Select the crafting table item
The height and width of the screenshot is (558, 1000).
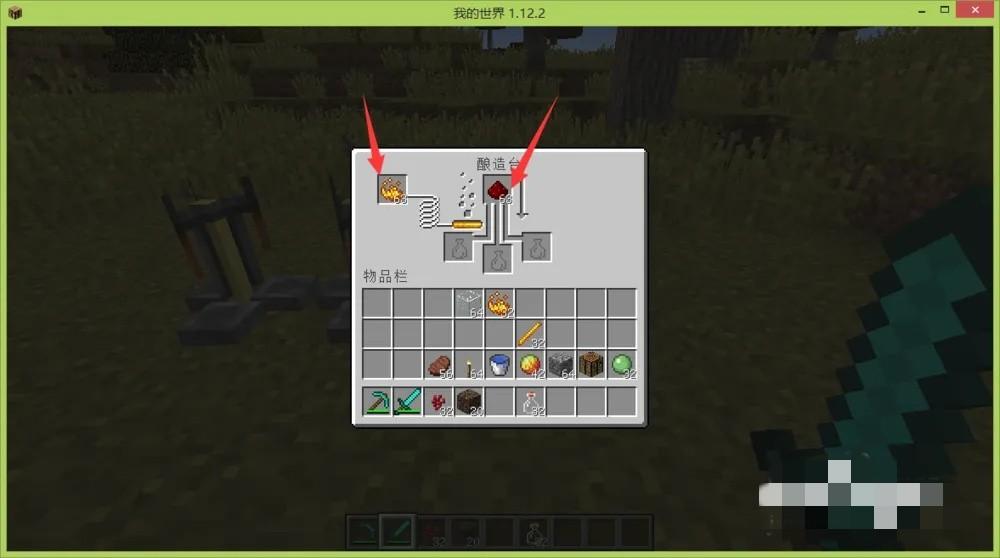pyautogui.click(x=591, y=364)
